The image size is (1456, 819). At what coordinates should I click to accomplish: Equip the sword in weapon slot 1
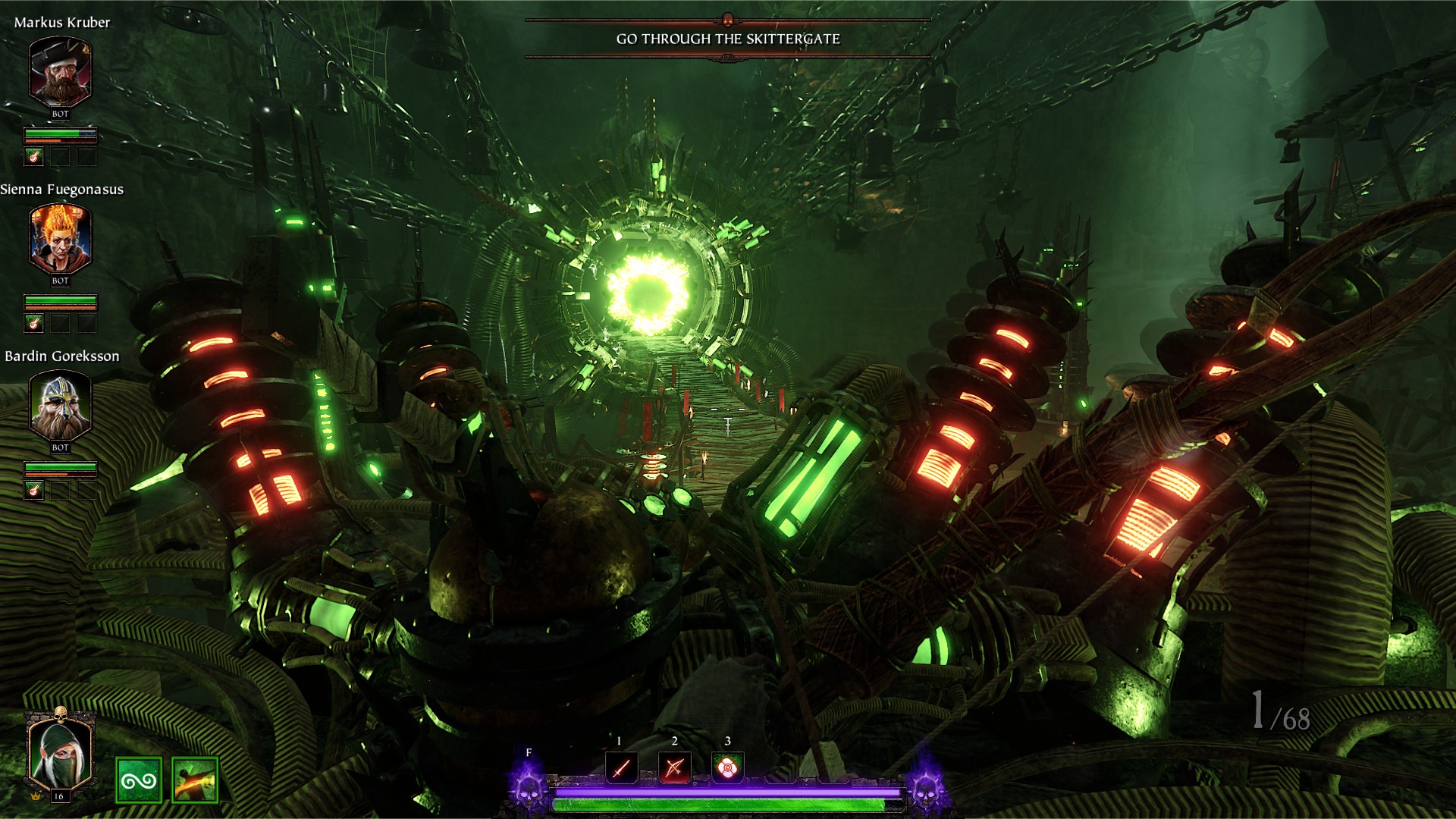(621, 768)
